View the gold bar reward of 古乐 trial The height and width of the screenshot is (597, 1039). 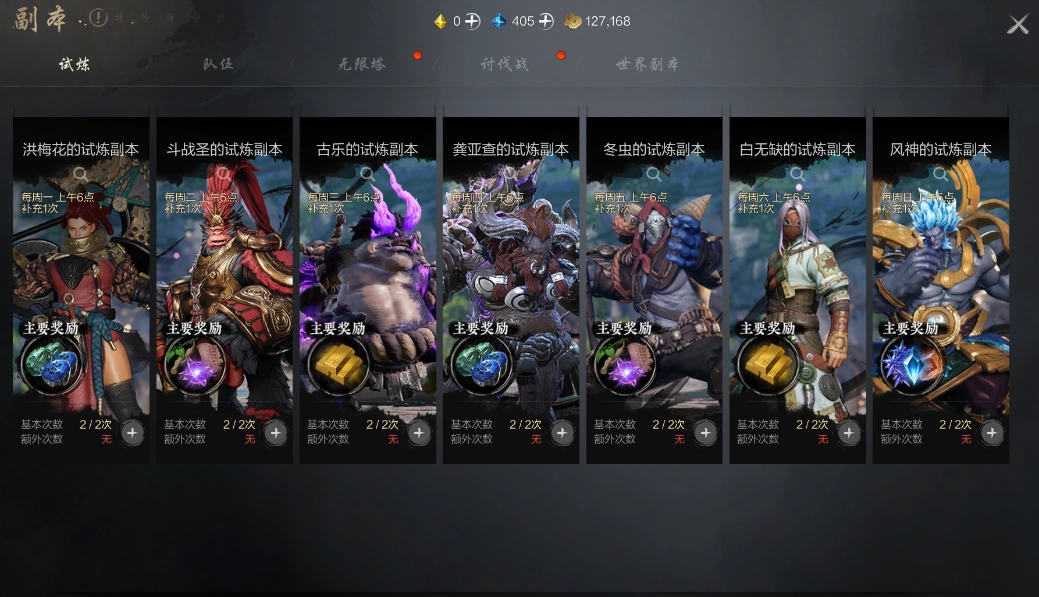(337, 366)
